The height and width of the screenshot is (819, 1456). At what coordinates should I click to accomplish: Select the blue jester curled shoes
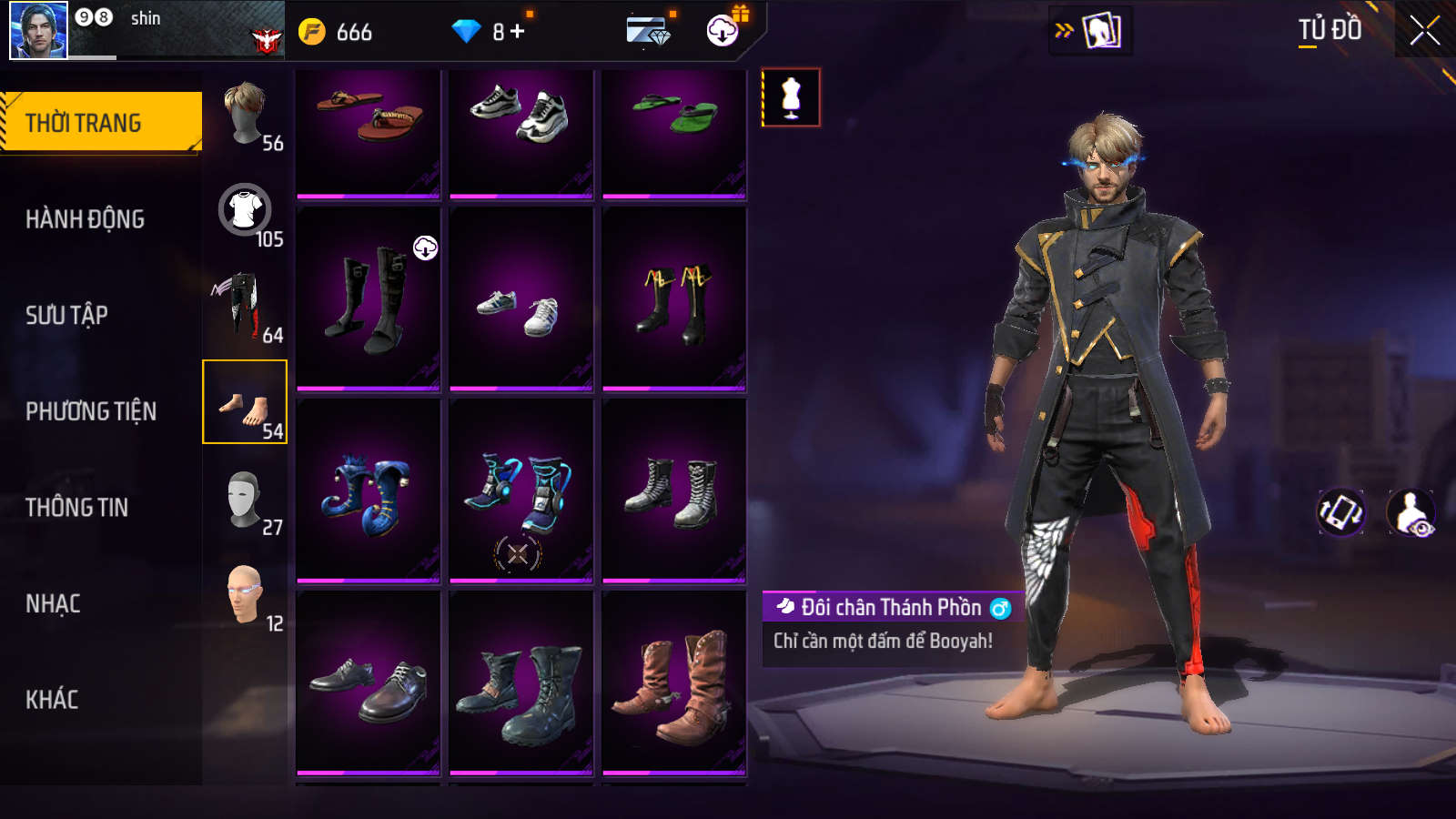[369, 491]
